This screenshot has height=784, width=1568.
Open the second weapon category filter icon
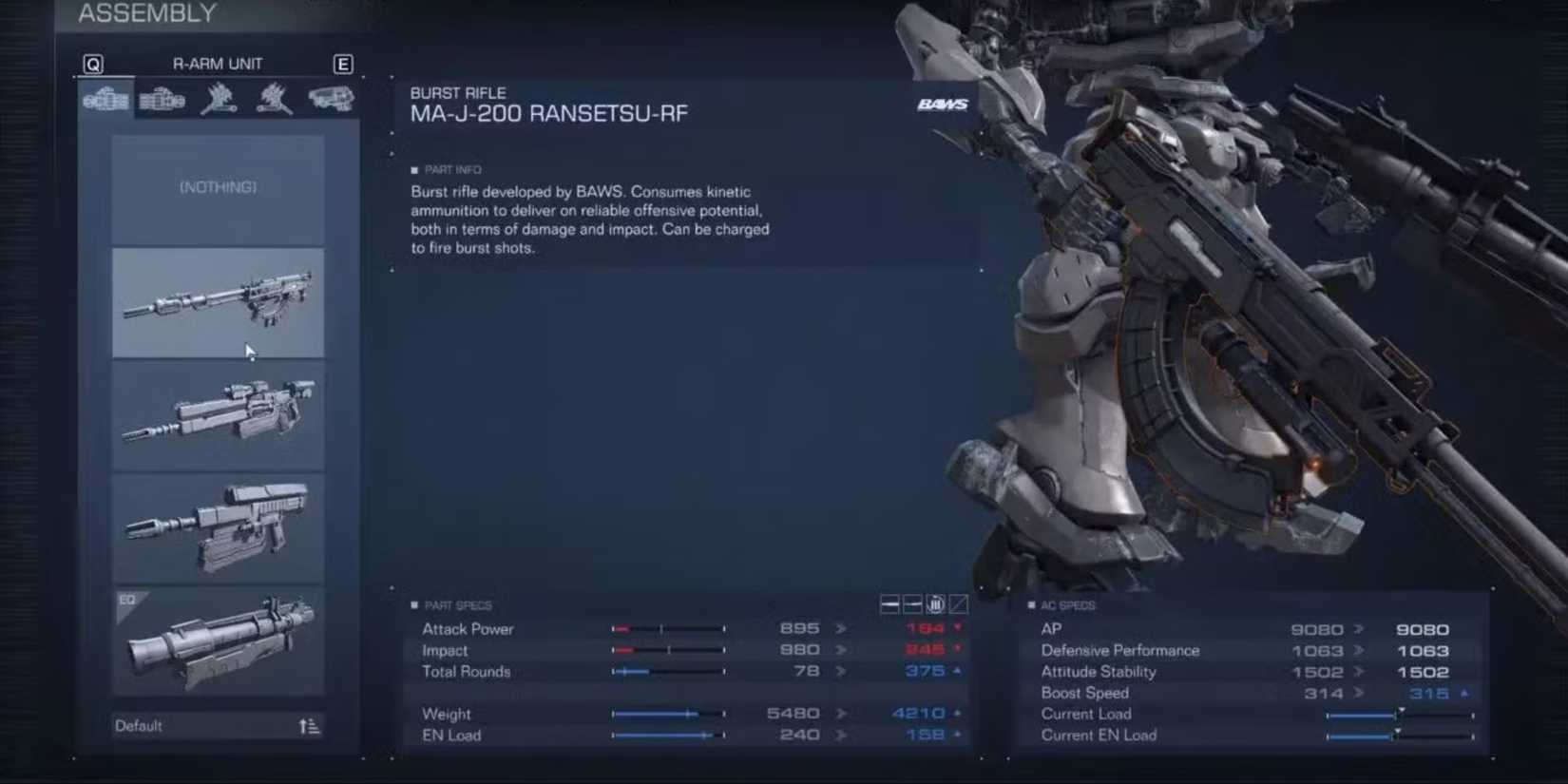pos(162,100)
